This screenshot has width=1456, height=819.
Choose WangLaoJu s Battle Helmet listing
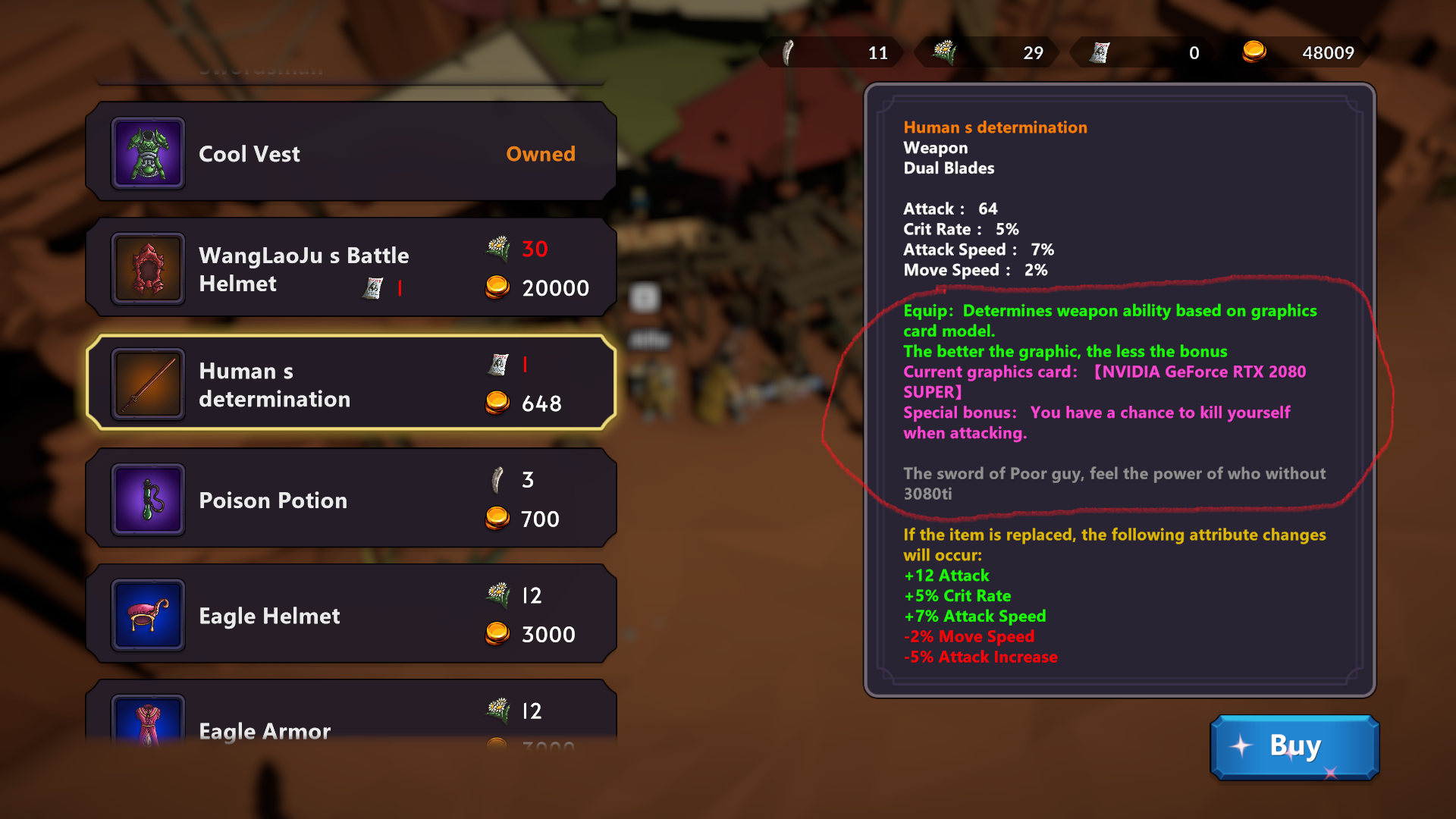(350, 268)
